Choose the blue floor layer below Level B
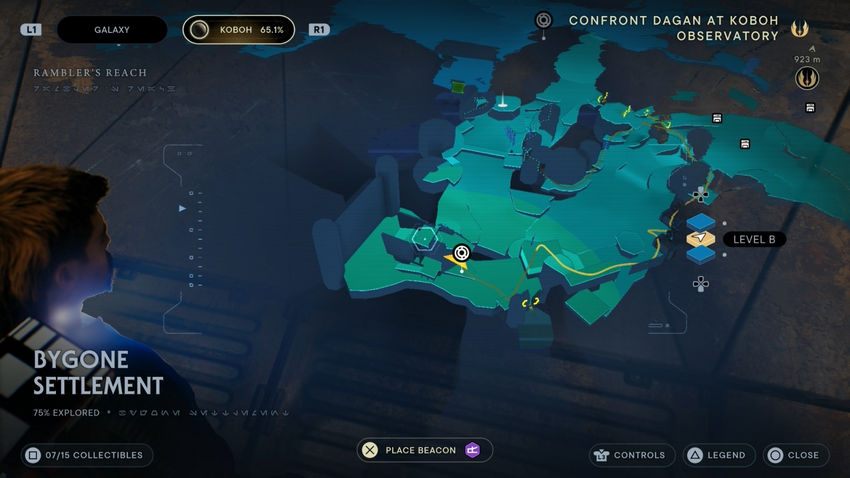Image resolution: width=850 pixels, height=478 pixels. click(x=701, y=256)
